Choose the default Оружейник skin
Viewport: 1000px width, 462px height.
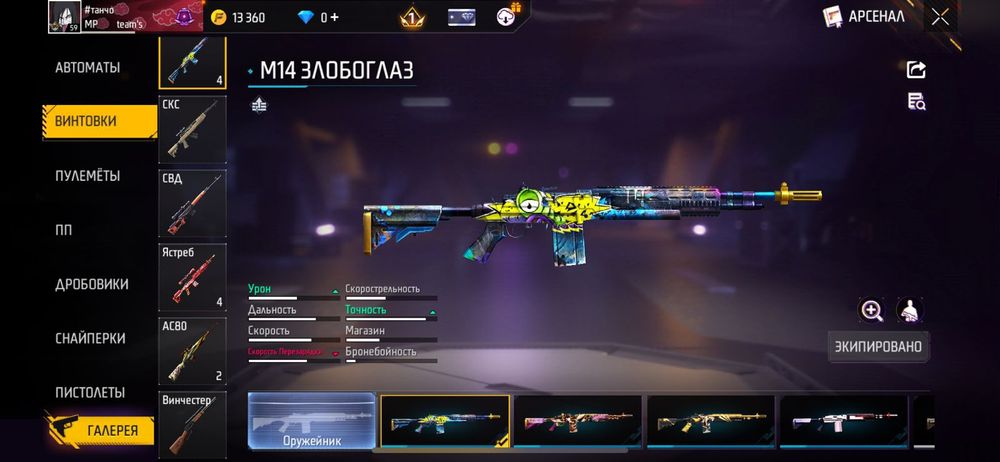click(x=311, y=420)
